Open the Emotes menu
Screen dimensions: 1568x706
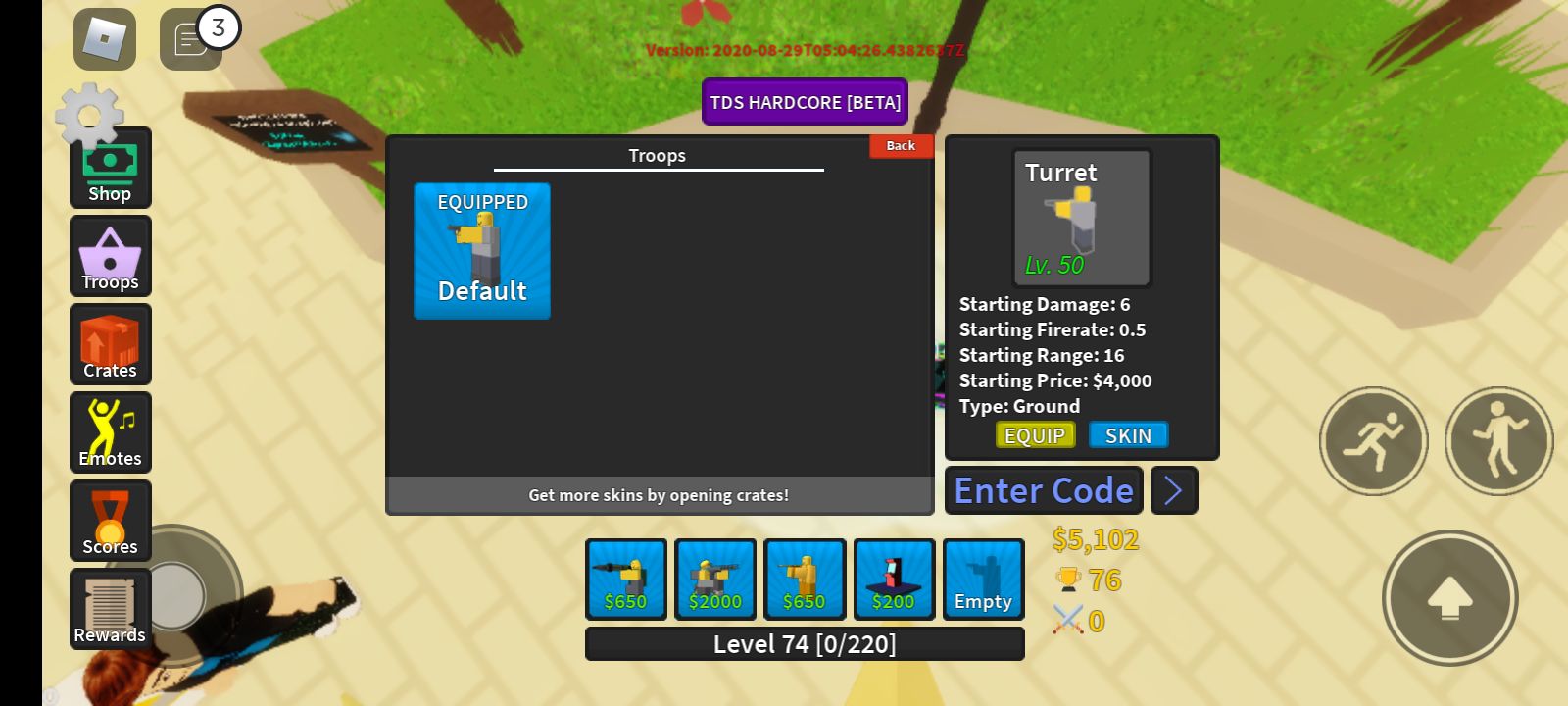tap(110, 432)
